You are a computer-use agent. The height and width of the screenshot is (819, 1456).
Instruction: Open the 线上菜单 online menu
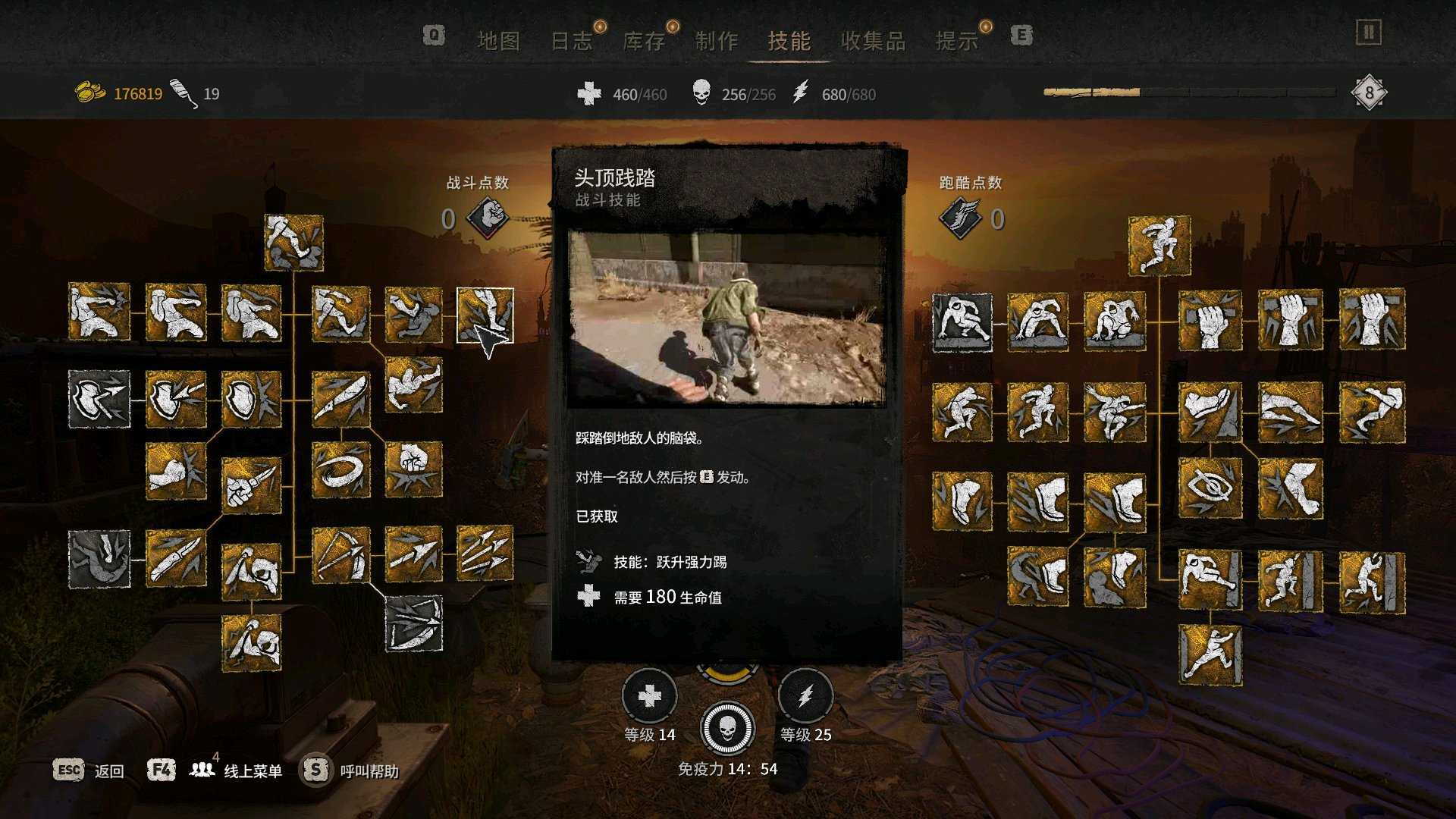[253, 771]
